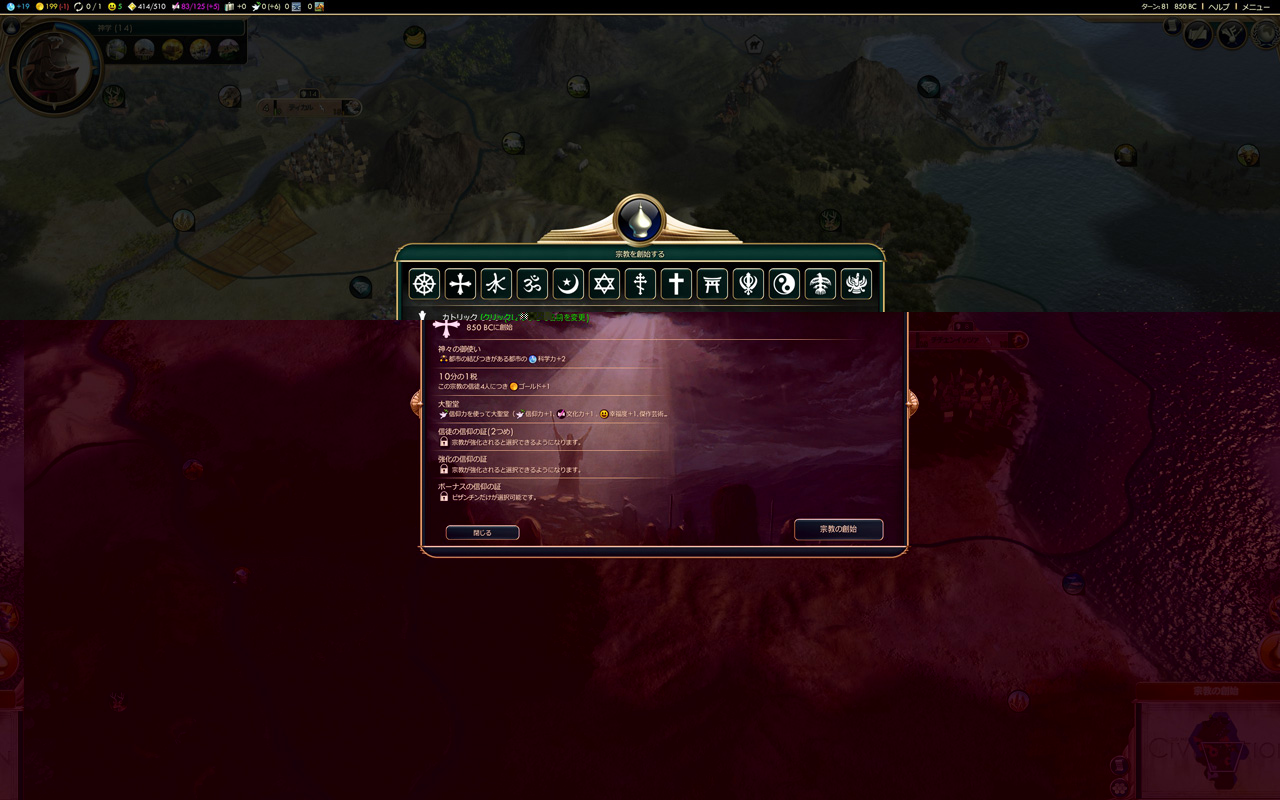
Task: Select the Hinduism Om symbol
Action: (x=532, y=284)
